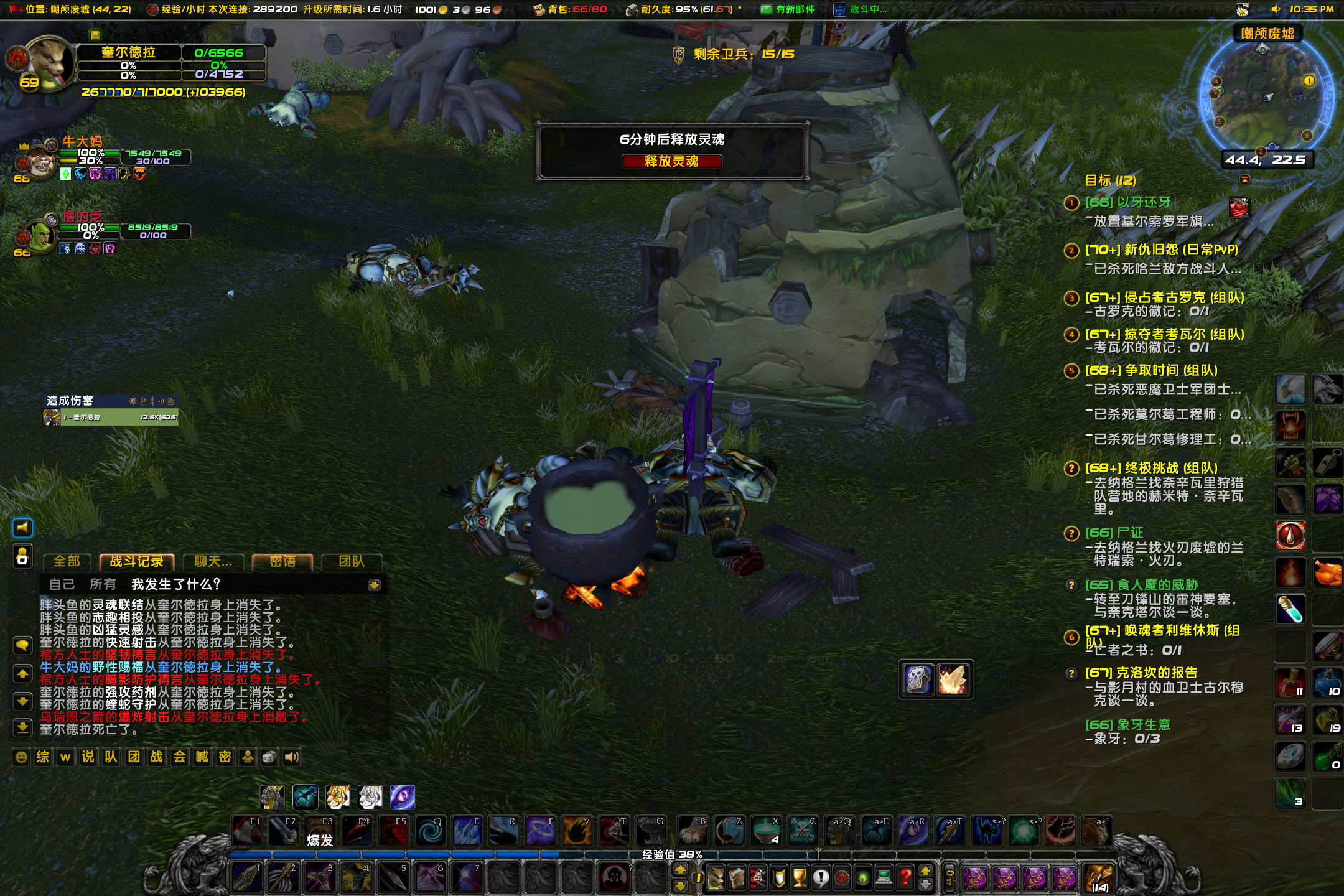
Task: Open the emote smiley icon above chat buttons
Action: coord(22,757)
